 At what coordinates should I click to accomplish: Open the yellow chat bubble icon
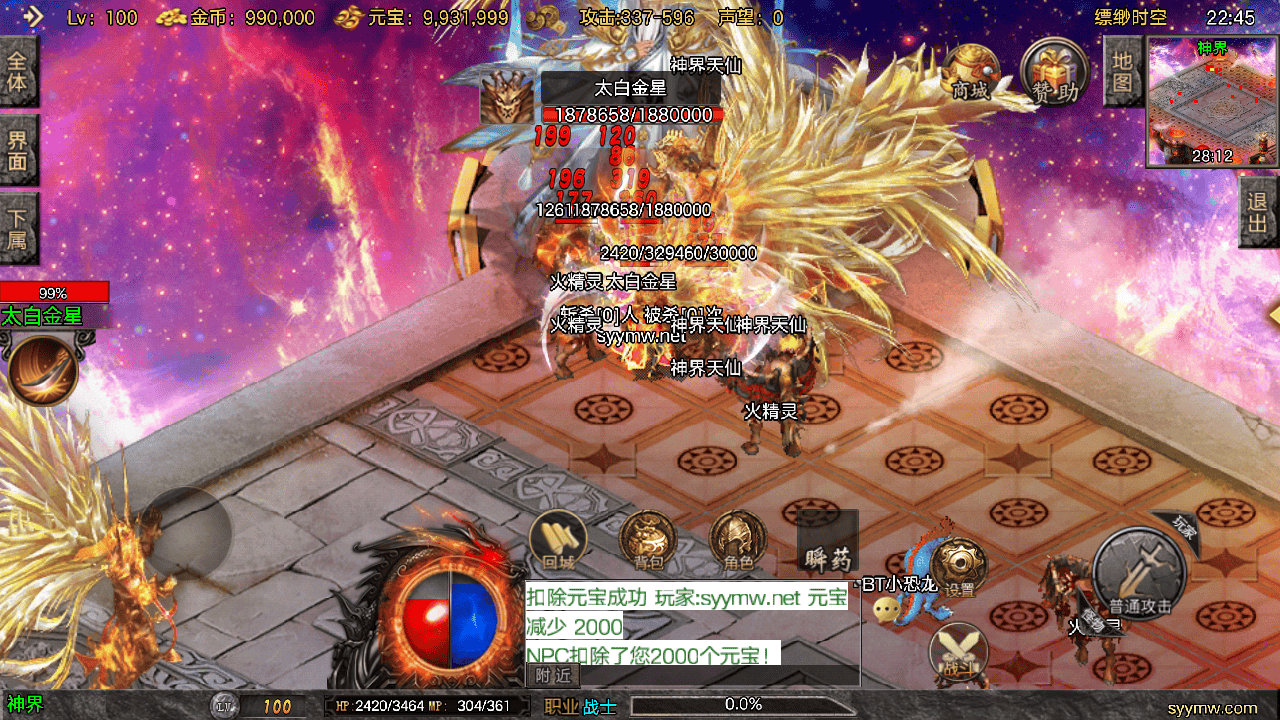(885, 609)
